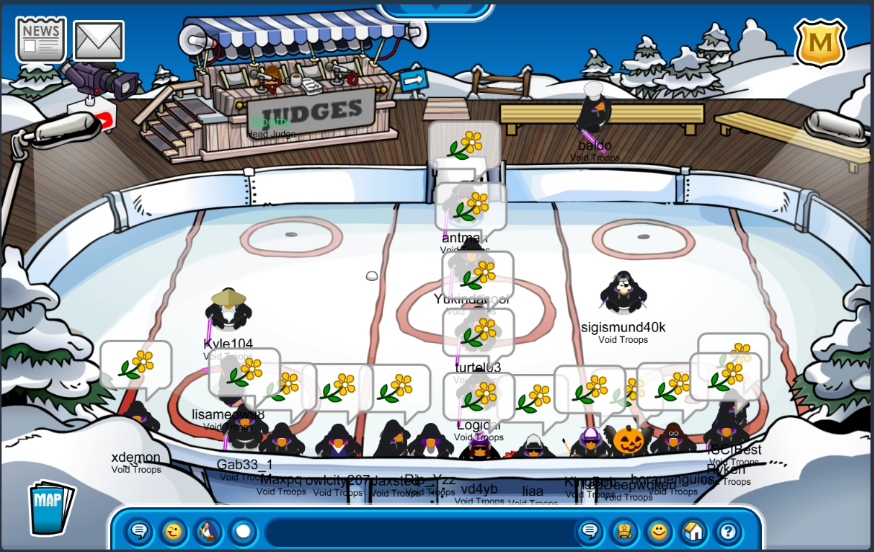Image resolution: width=874 pixels, height=552 pixels.
Task: Go to your igloo via the house icon
Action: coord(692,531)
